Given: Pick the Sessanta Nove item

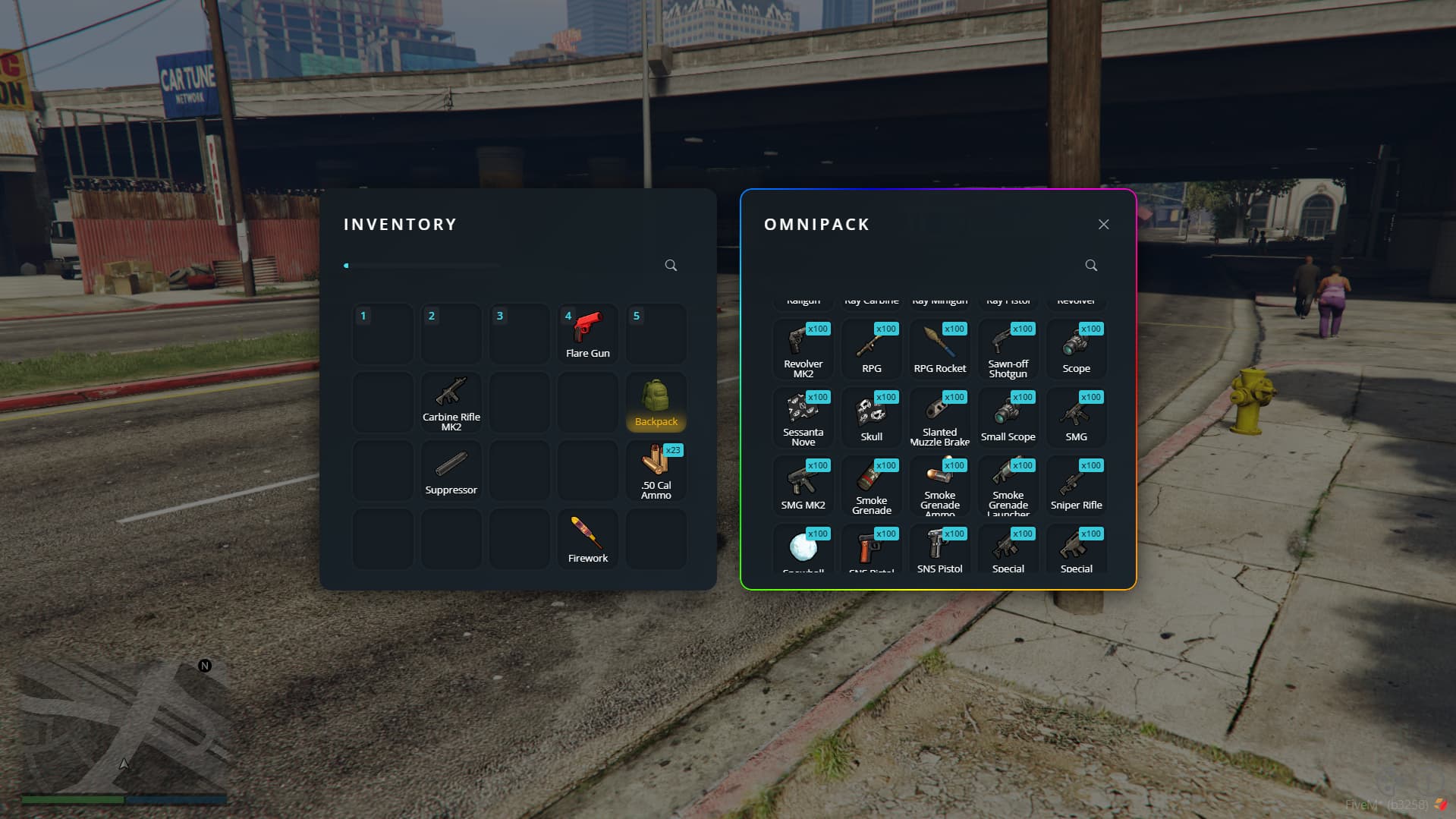Looking at the screenshot, I should click(803, 417).
